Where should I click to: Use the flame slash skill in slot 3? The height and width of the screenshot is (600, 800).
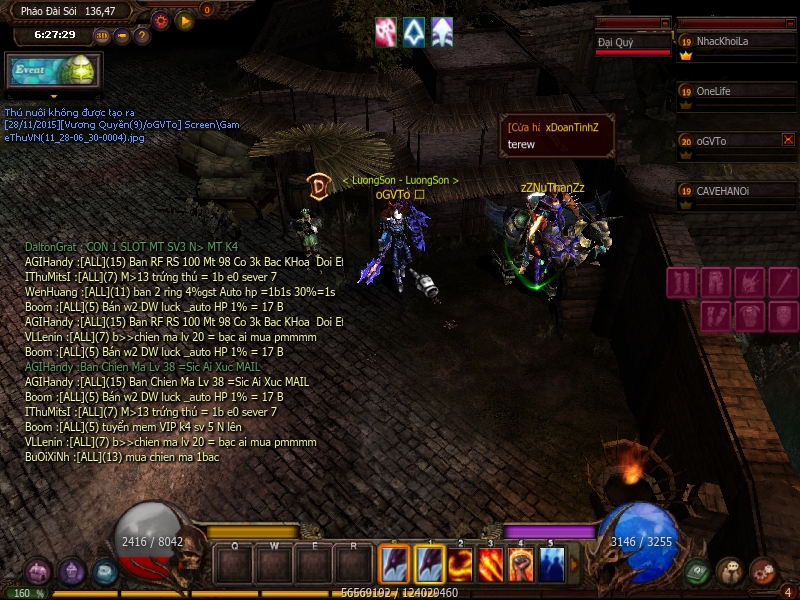click(x=491, y=566)
